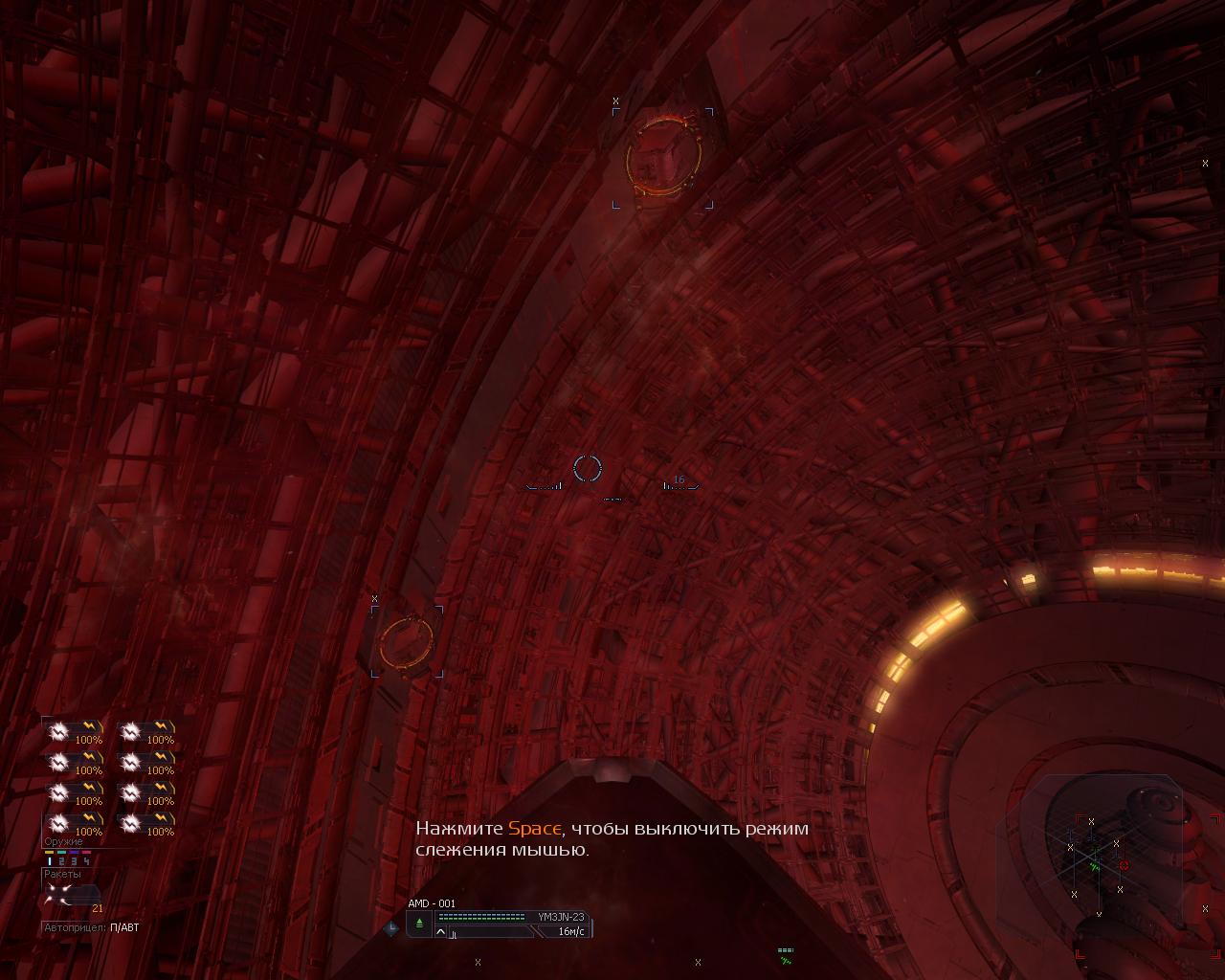Select weapon group 1
This screenshot has height=980, width=1225.
50,861
